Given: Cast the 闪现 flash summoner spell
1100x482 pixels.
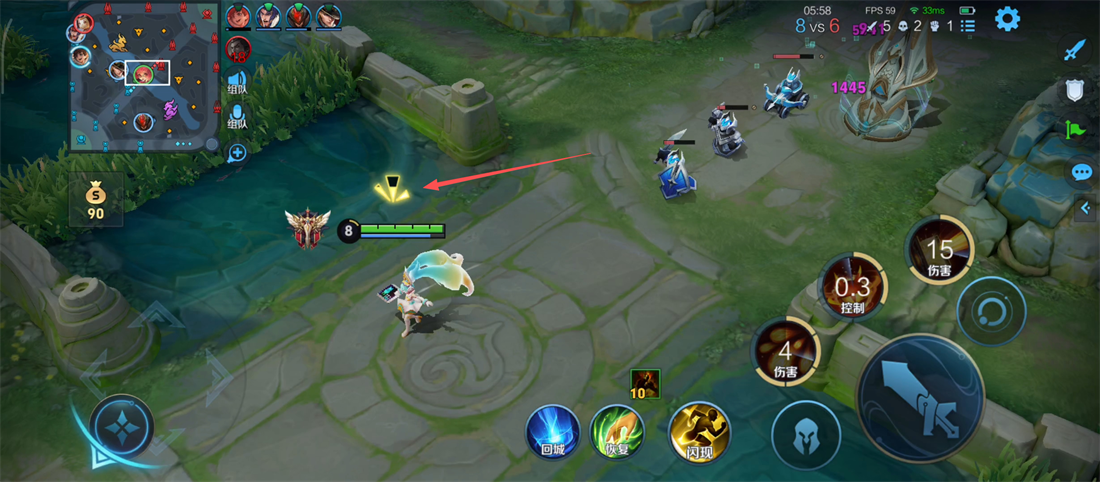Looking at the screenshot, I should point(699,432).
